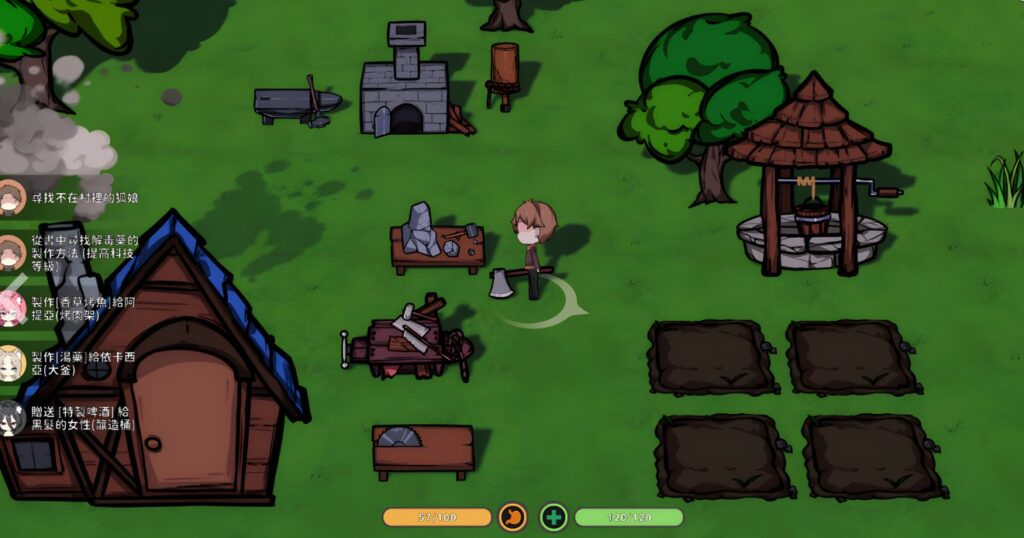Click the blonde cat-eared girl portrait
The width and height of the screenshot is (1024, 538).
(x=12, y=363)
